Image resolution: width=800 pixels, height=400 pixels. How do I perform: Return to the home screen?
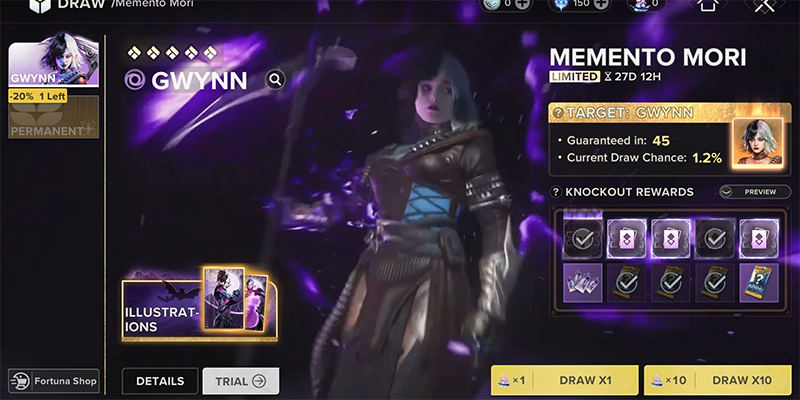click(708, 5)
